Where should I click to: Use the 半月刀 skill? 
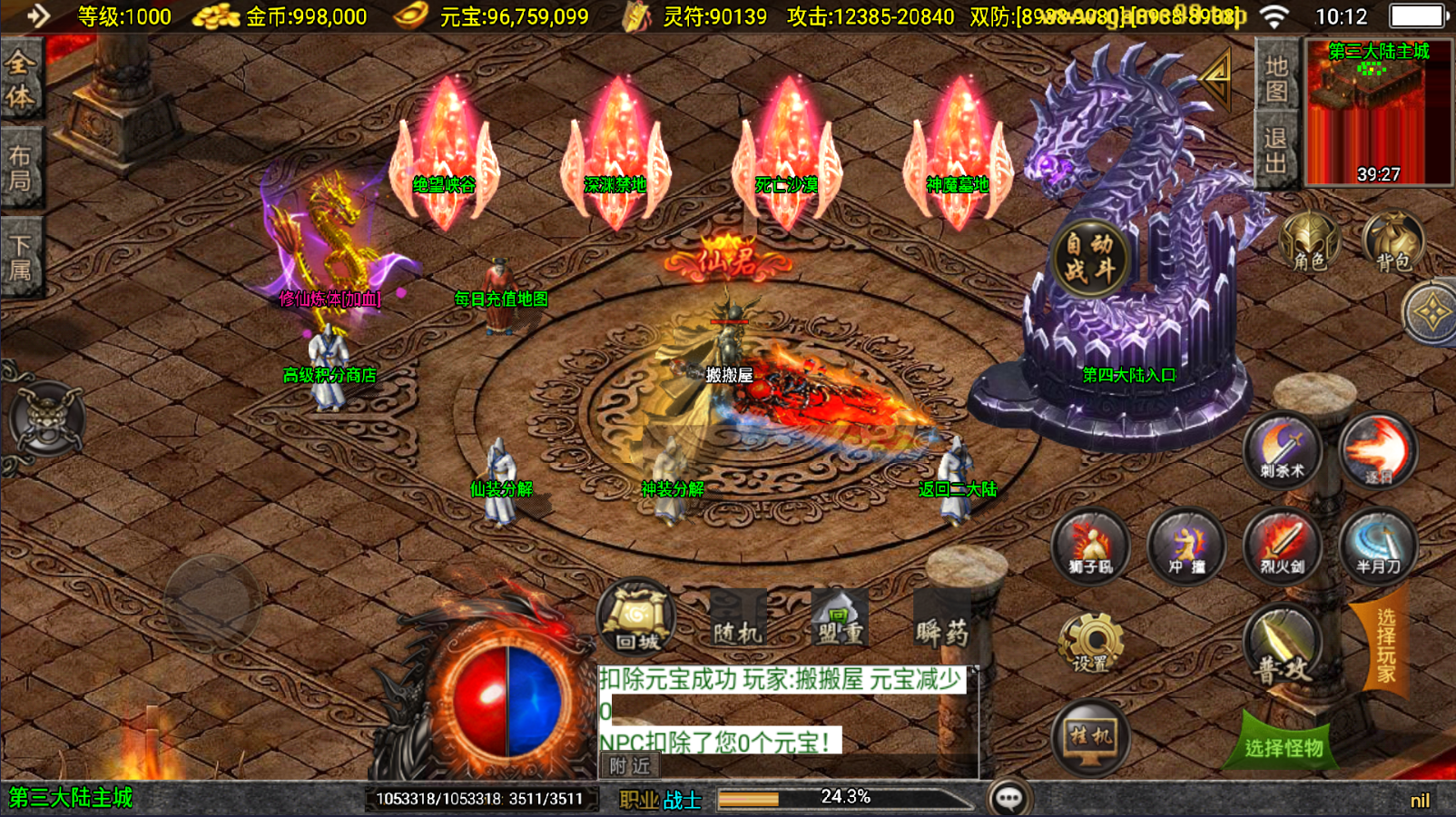(x=1378, y=546)
